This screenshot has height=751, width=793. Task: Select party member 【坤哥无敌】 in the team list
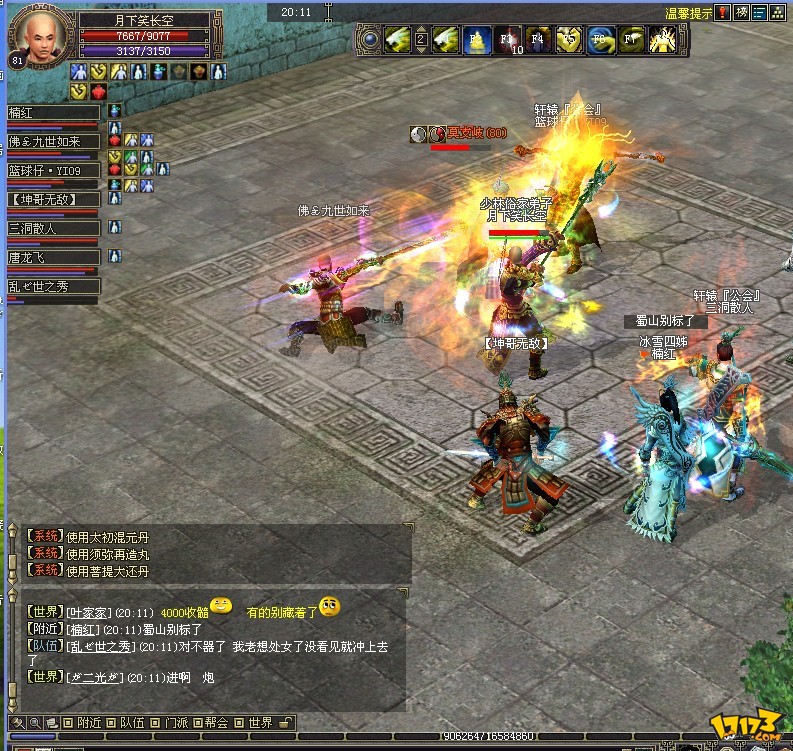pyautogui.click(x=53, y=200)
